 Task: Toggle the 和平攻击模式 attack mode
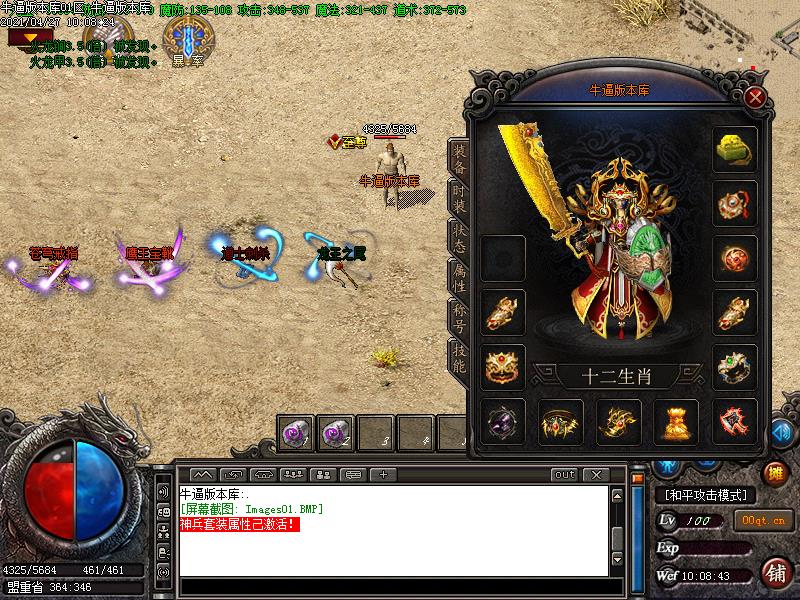[x=706, y=495]
